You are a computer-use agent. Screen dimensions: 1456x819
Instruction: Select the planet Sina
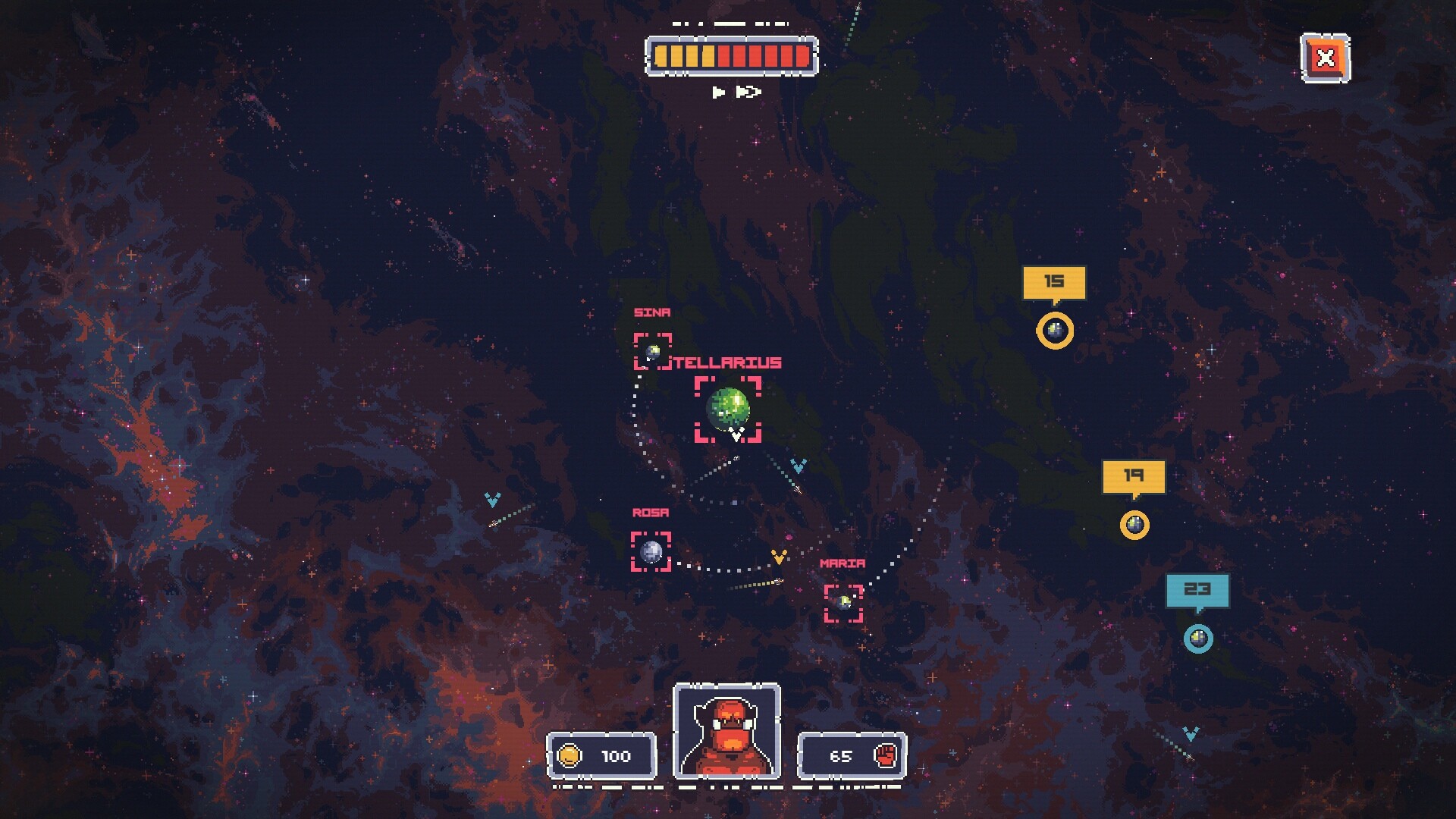pos(653,351)
